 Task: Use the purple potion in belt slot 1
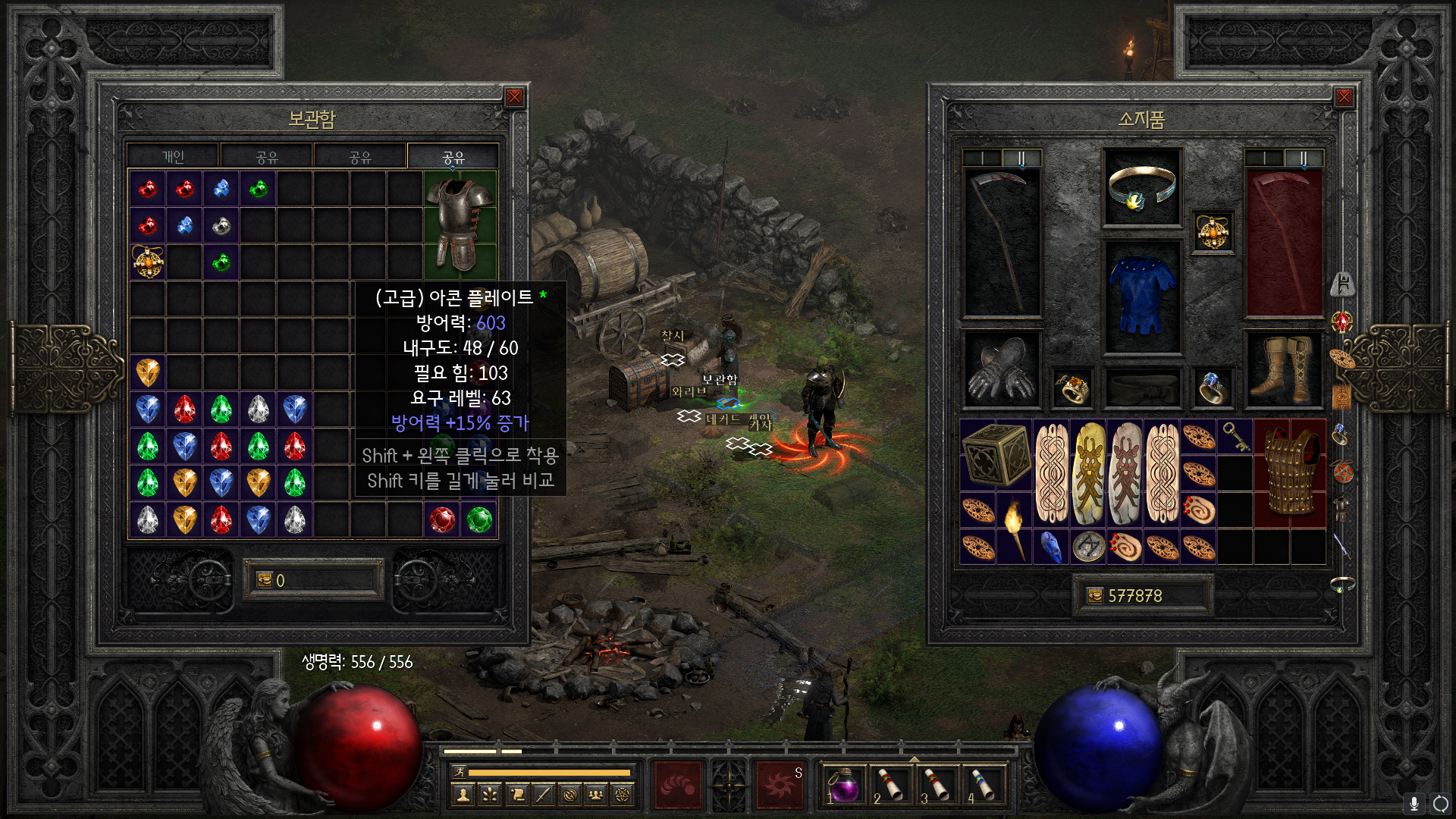click(x=843, y=784)
